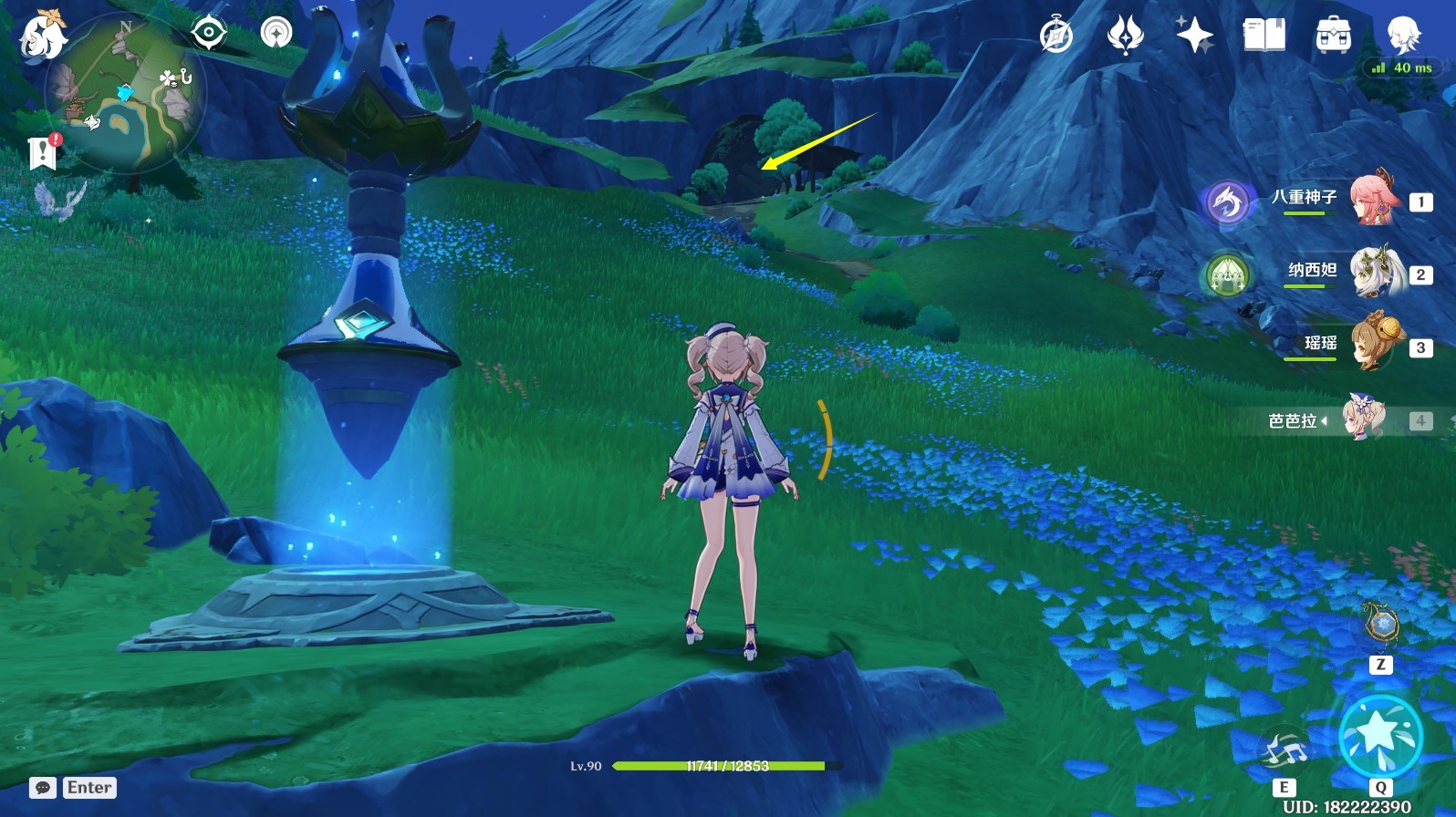Screen dimensions: 1456x817
Task: Open the backpack inventory
Action: pyautogui.click(x=1333, y=36)
